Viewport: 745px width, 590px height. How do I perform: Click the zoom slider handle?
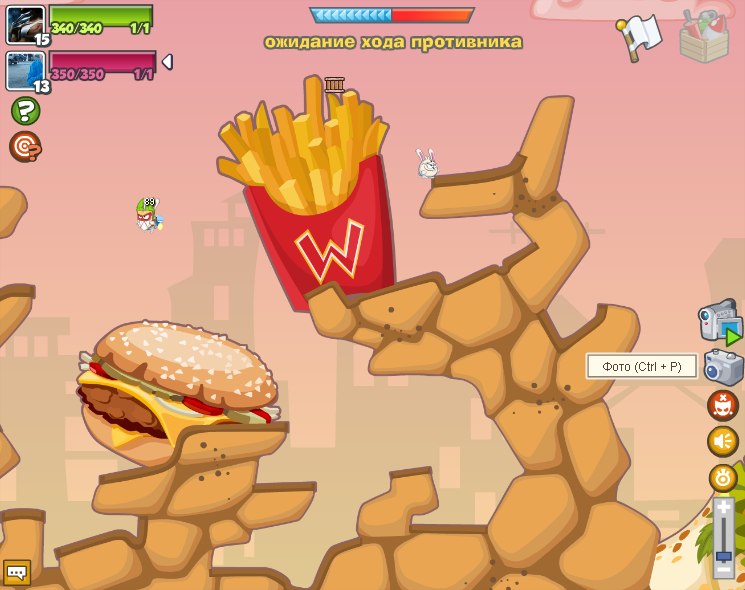tap(723, 555)
